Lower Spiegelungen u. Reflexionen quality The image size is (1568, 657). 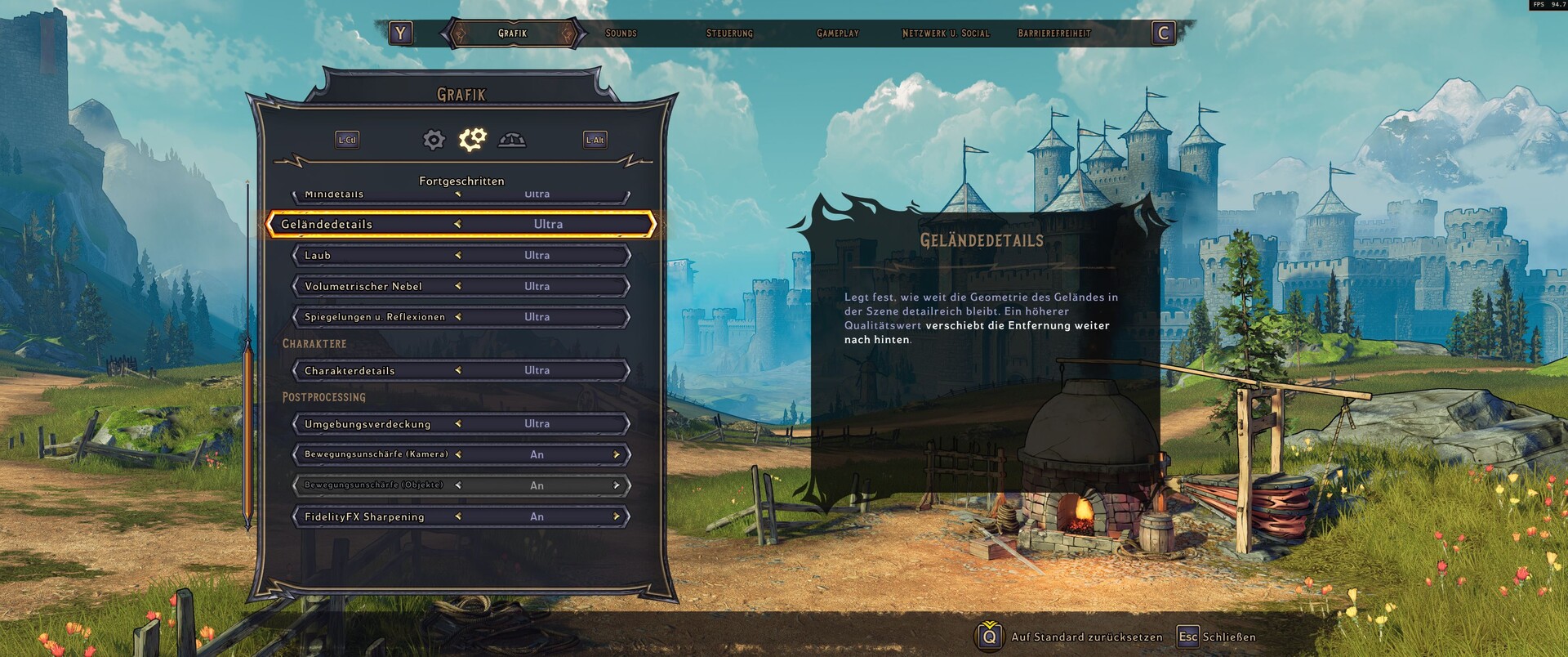tap(458, 317)
